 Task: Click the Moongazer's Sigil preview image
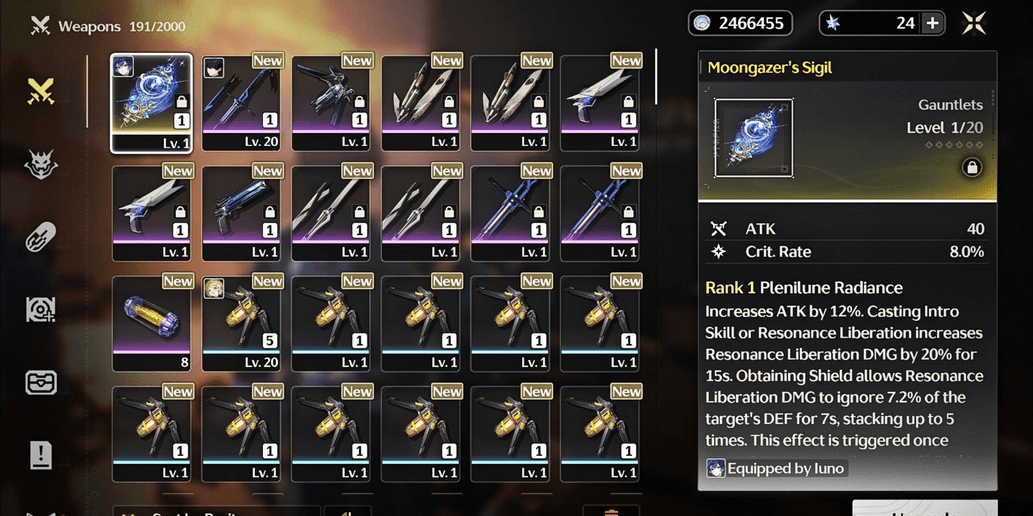[x=754, y=138]
